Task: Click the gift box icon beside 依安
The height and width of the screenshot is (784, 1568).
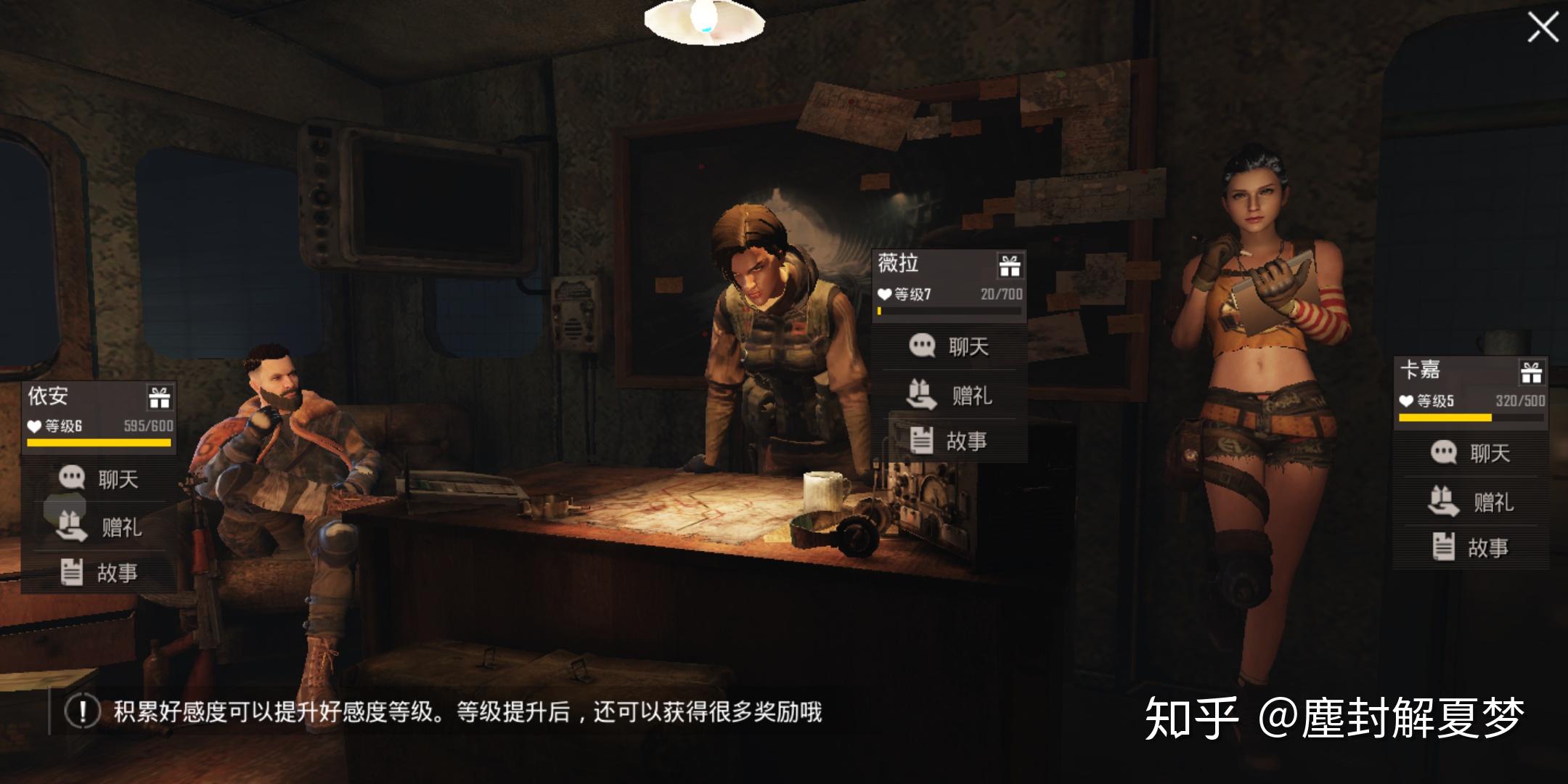Action: (x=159, y=398)
